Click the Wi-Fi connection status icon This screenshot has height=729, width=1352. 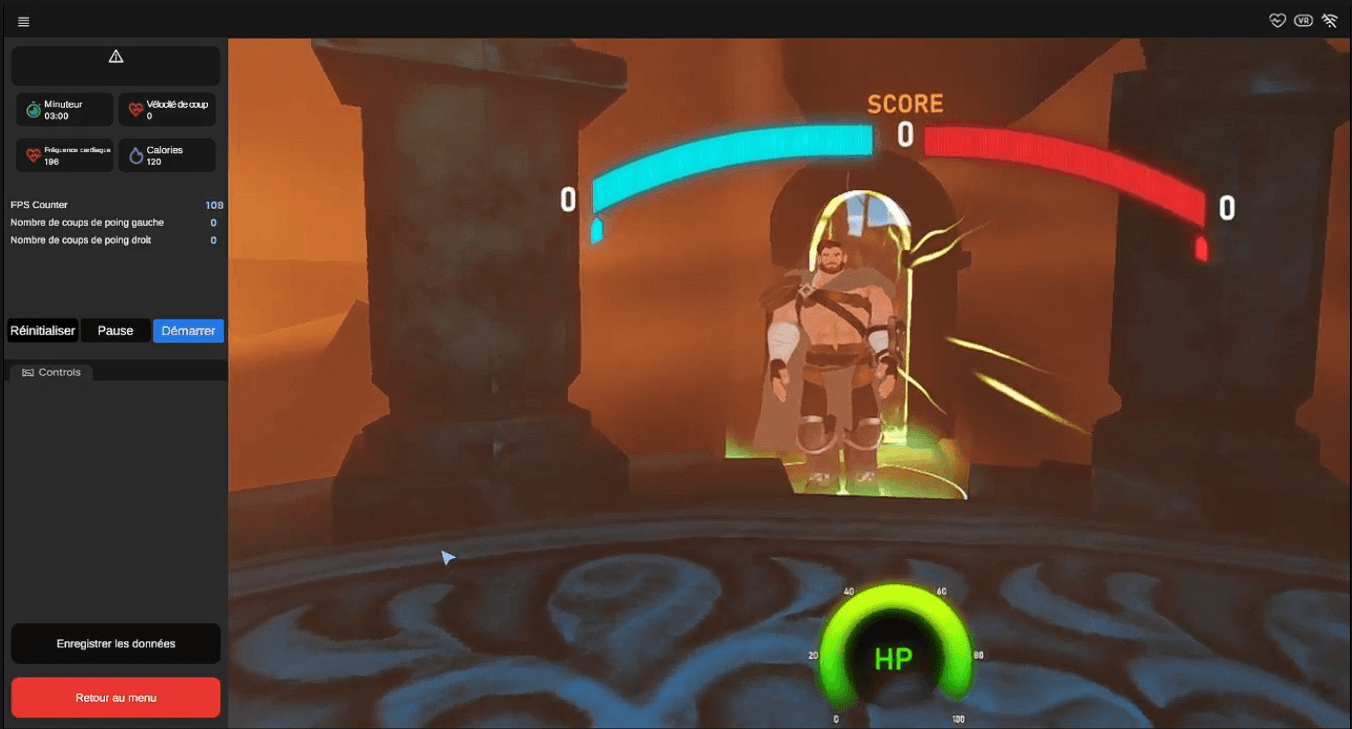[1329, 20]
